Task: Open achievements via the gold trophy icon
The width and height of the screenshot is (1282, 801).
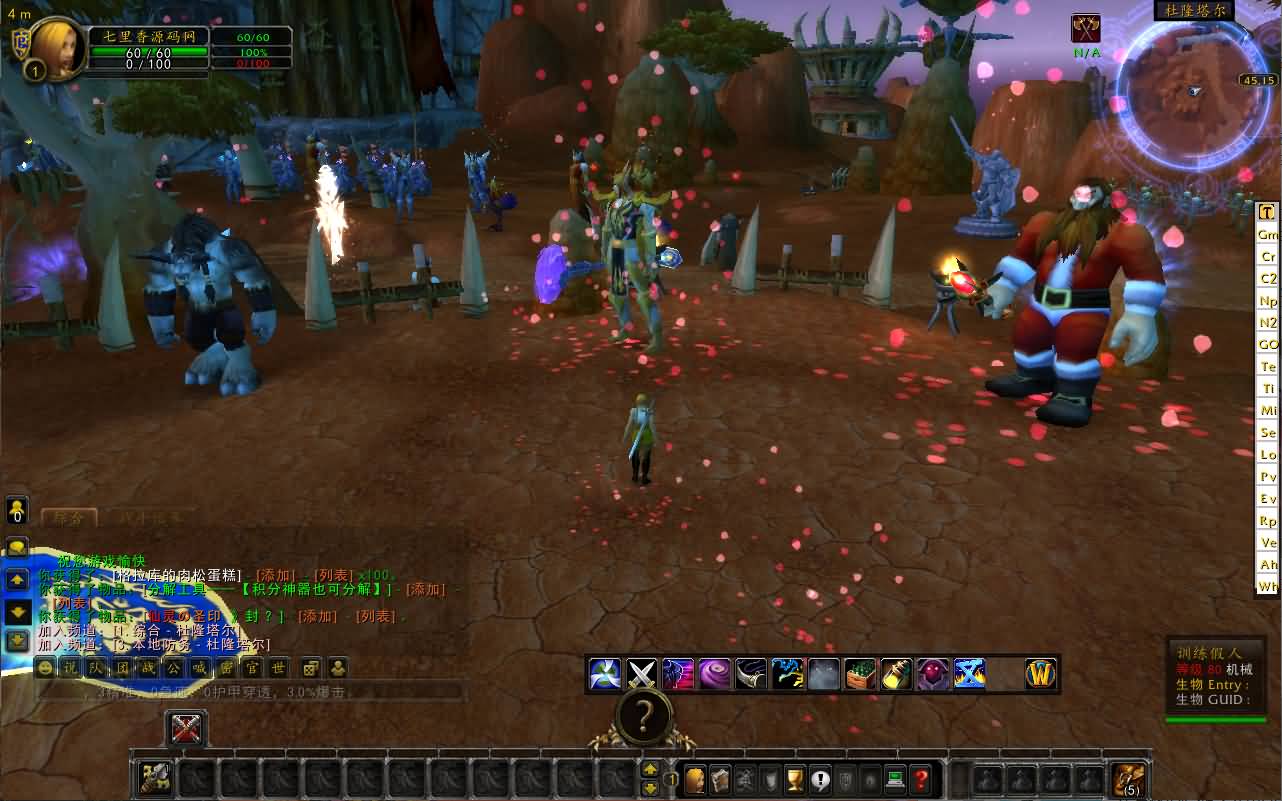Action: 795,779
